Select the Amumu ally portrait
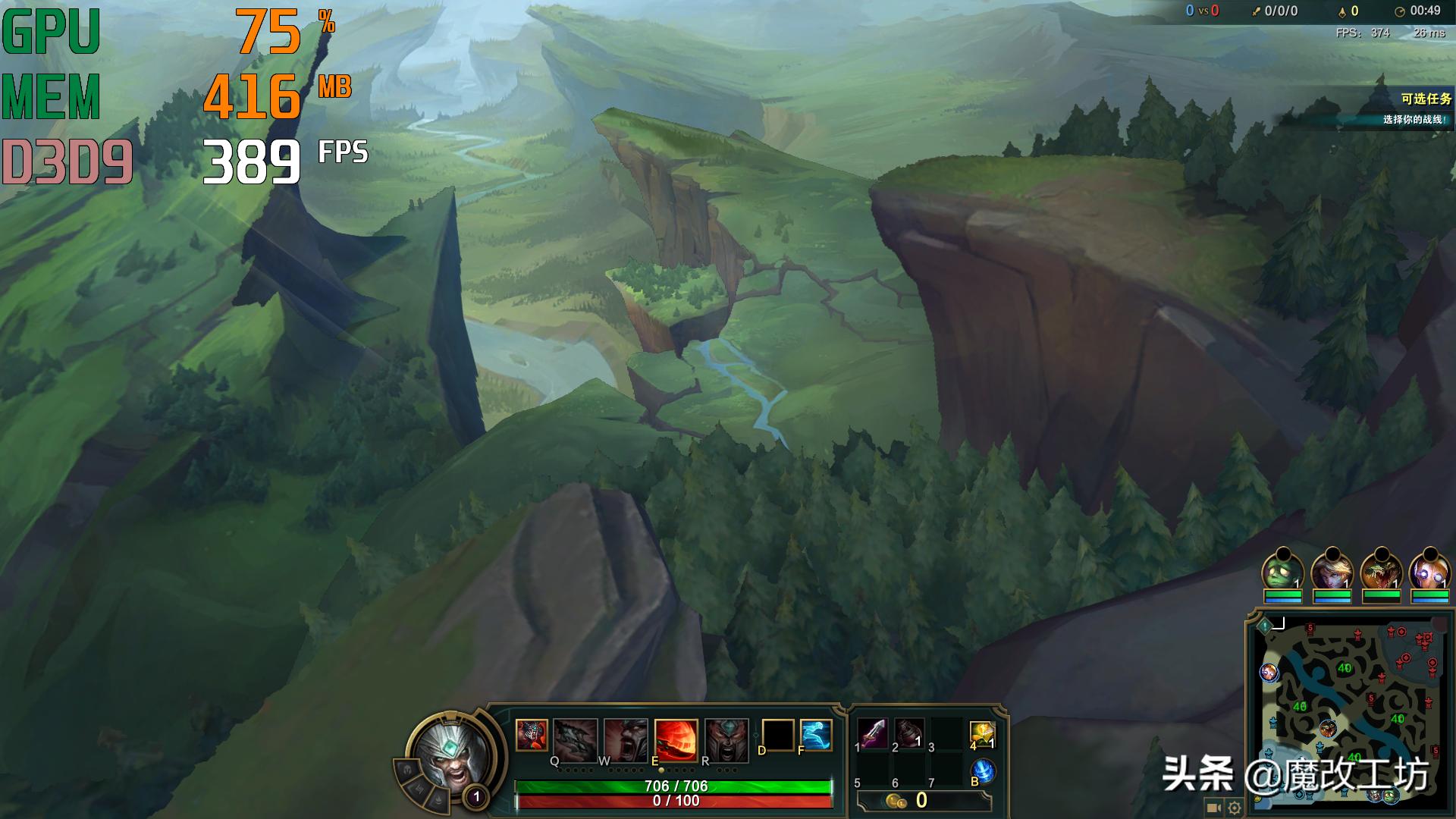 [1282, 572]
